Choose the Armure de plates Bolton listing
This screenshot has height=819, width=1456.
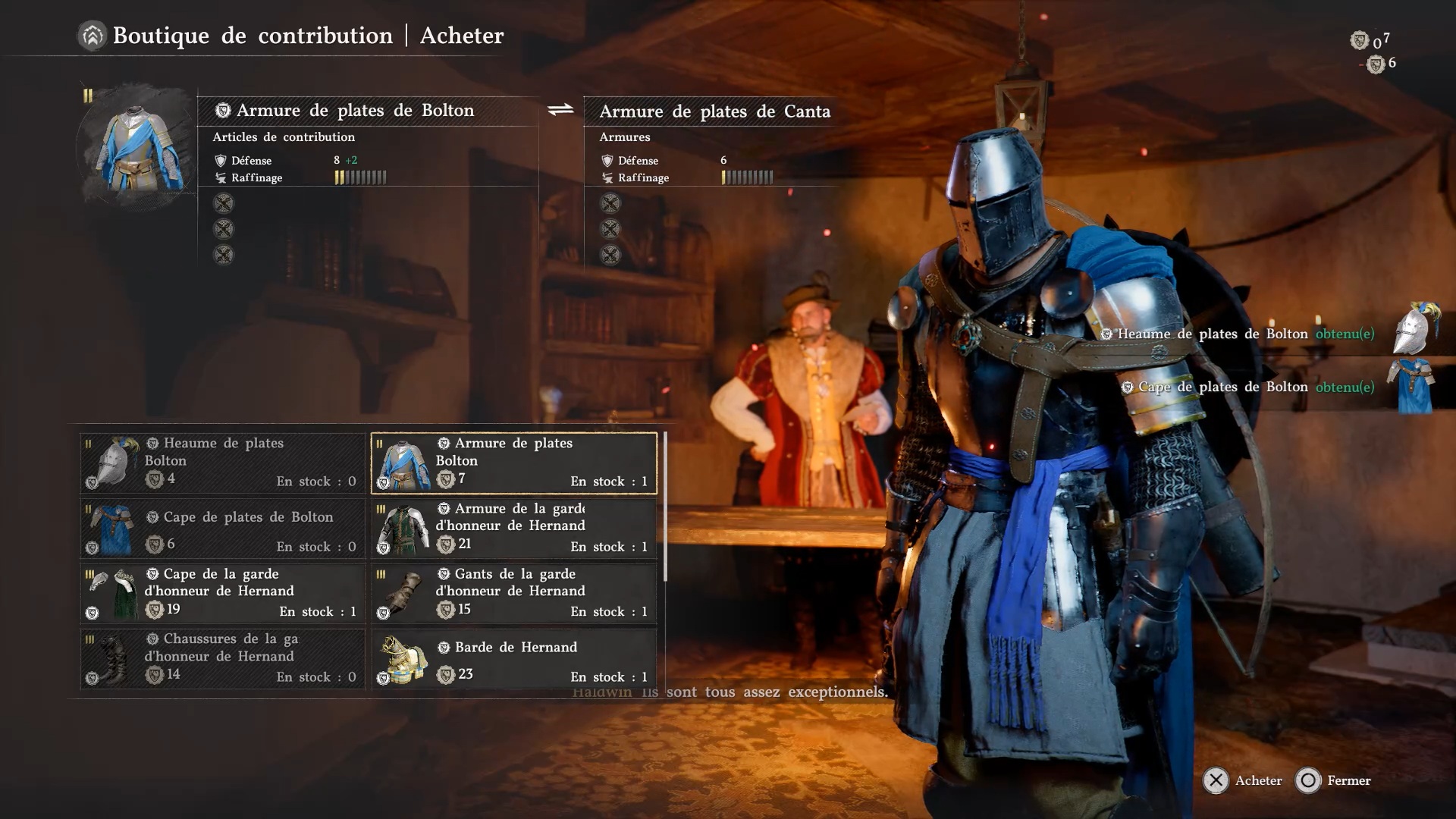coord(513,463)
